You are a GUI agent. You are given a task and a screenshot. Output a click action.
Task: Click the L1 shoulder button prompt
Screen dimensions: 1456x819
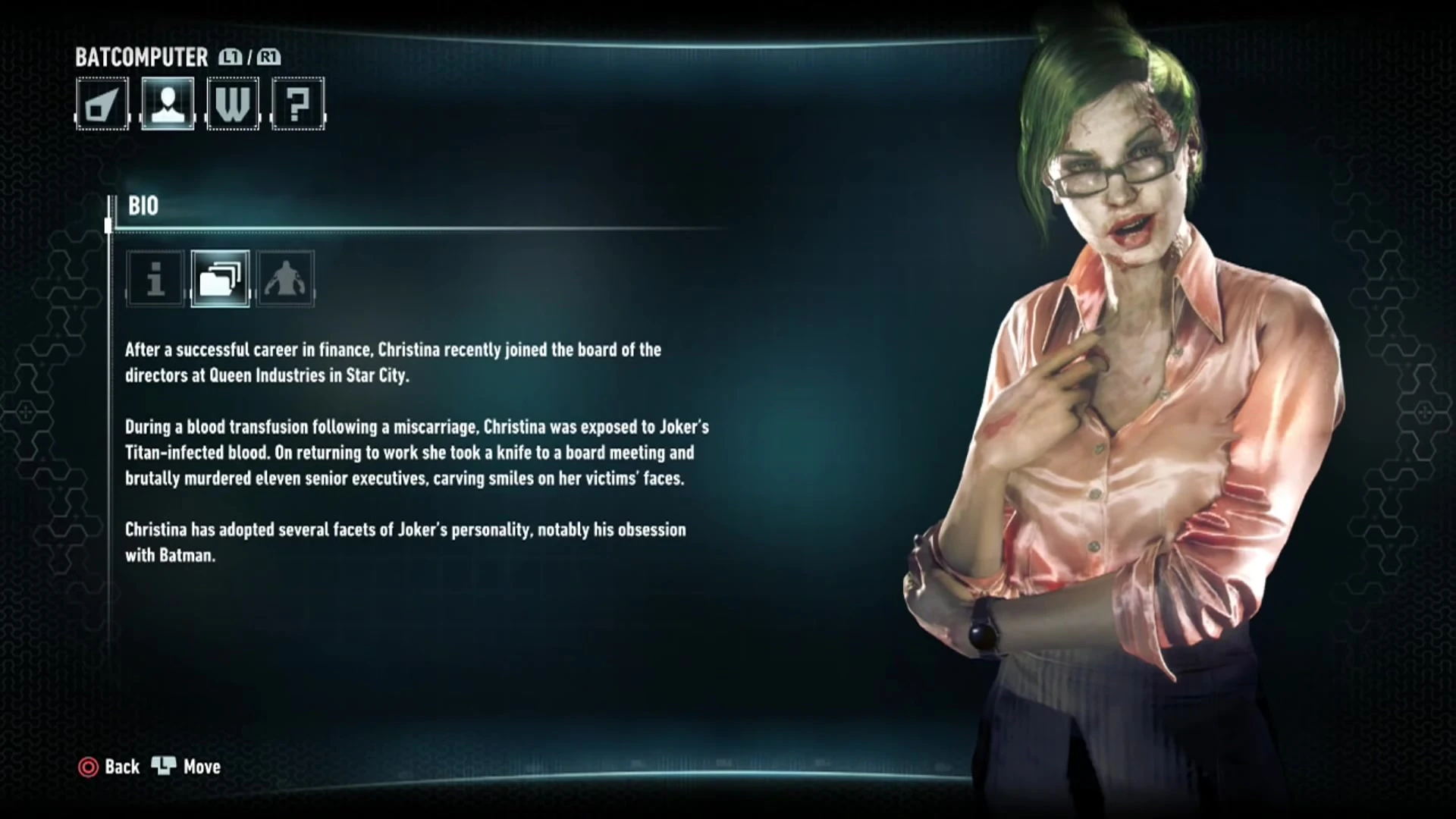[230, 57]
